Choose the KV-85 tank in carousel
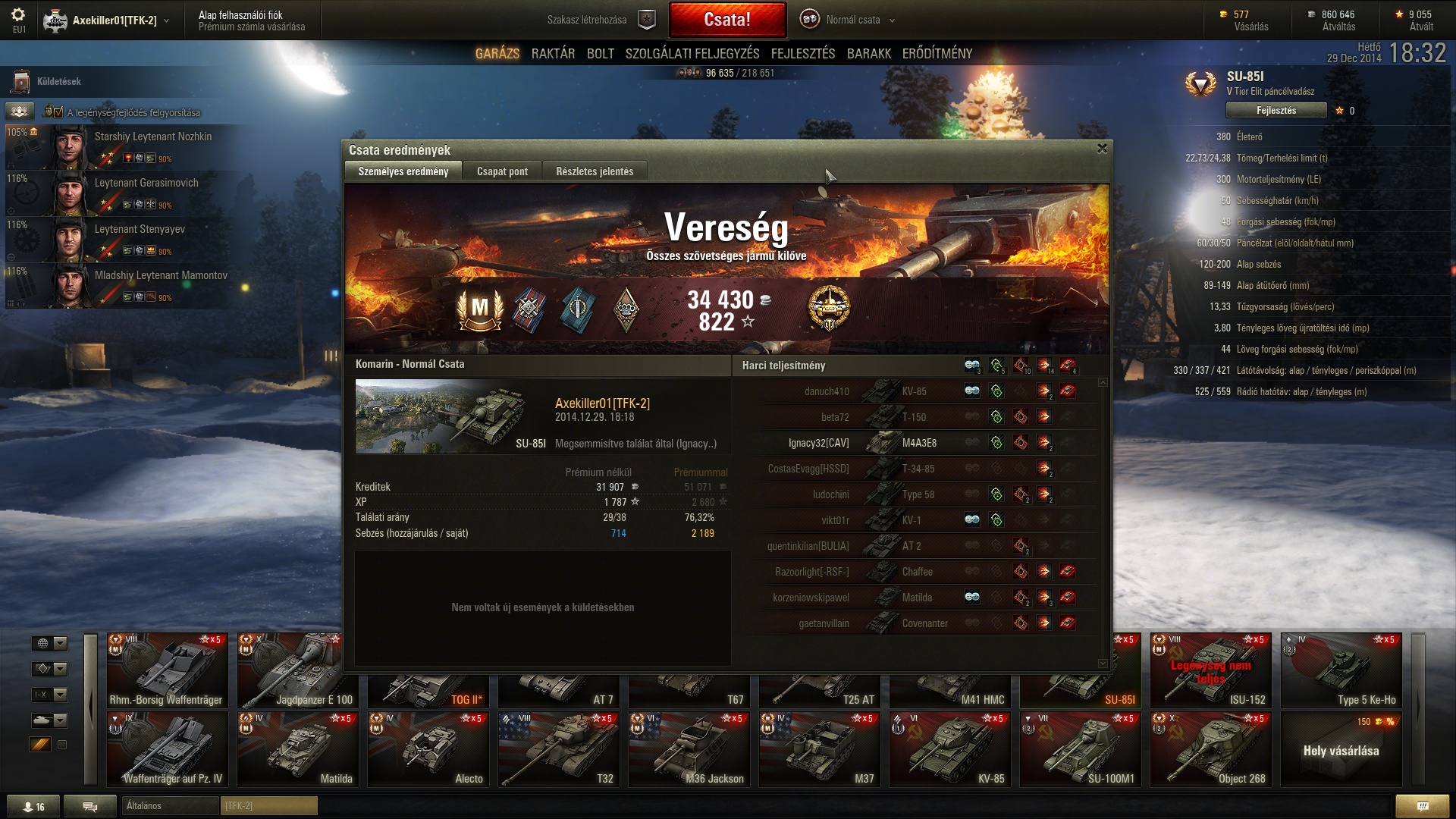Screen dimensions: 1456x819 (949, 748)
